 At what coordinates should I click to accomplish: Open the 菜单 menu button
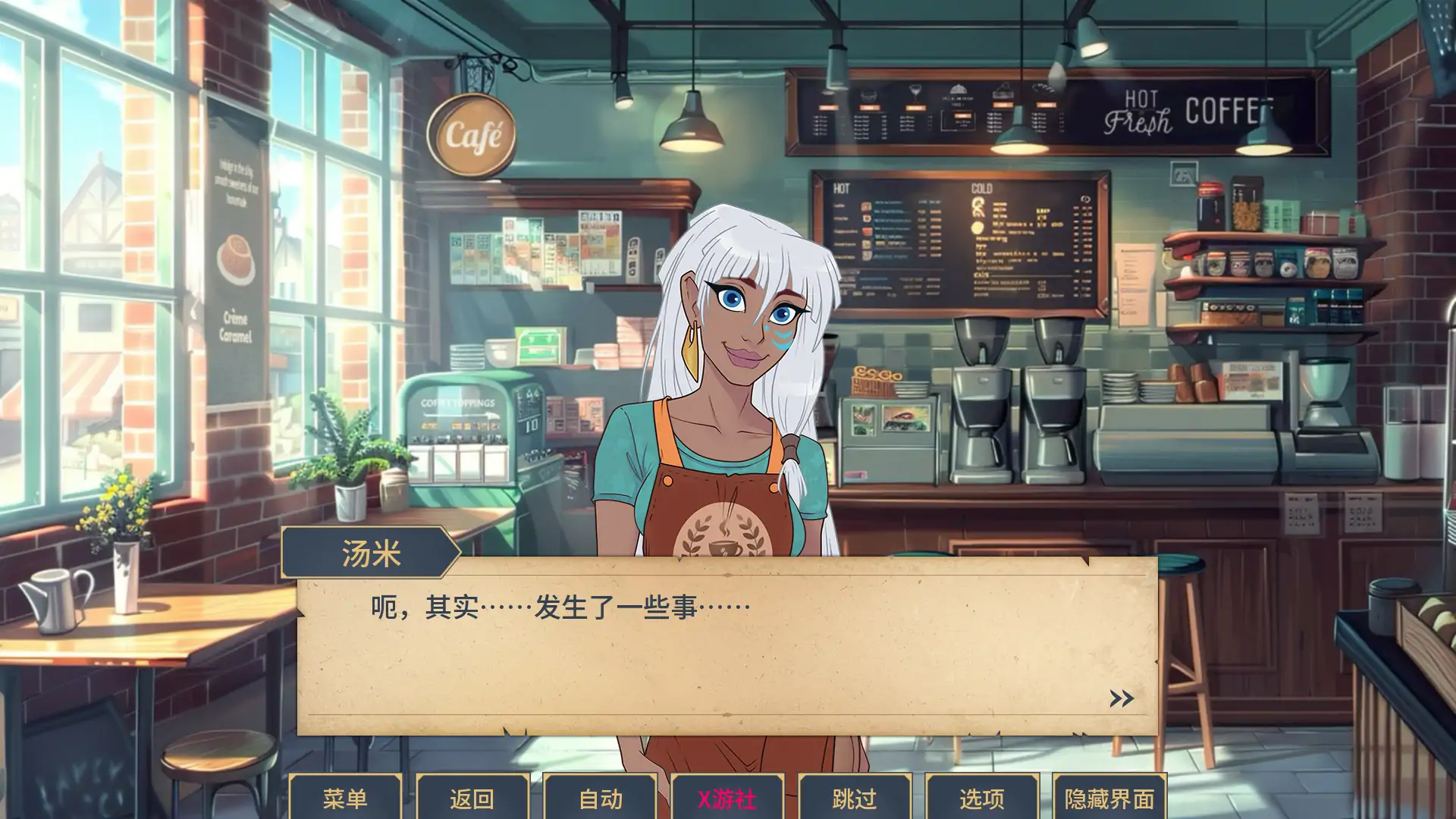[x=345, y=798]
